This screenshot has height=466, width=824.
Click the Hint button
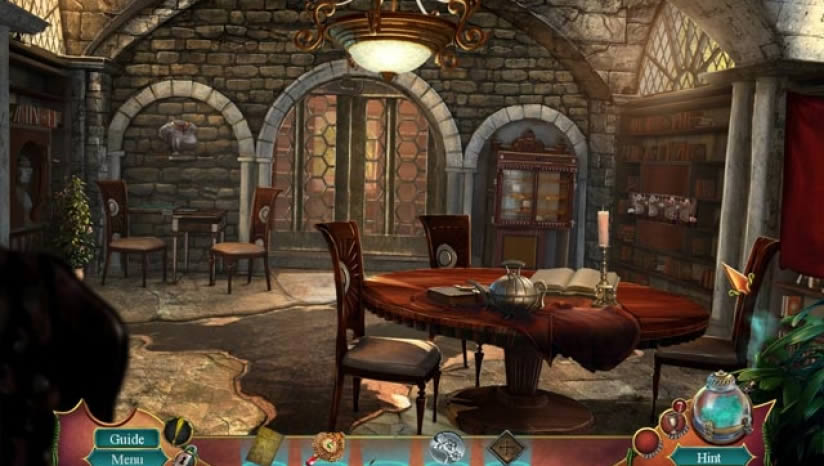pyautogui.click(x=711, y=455)
